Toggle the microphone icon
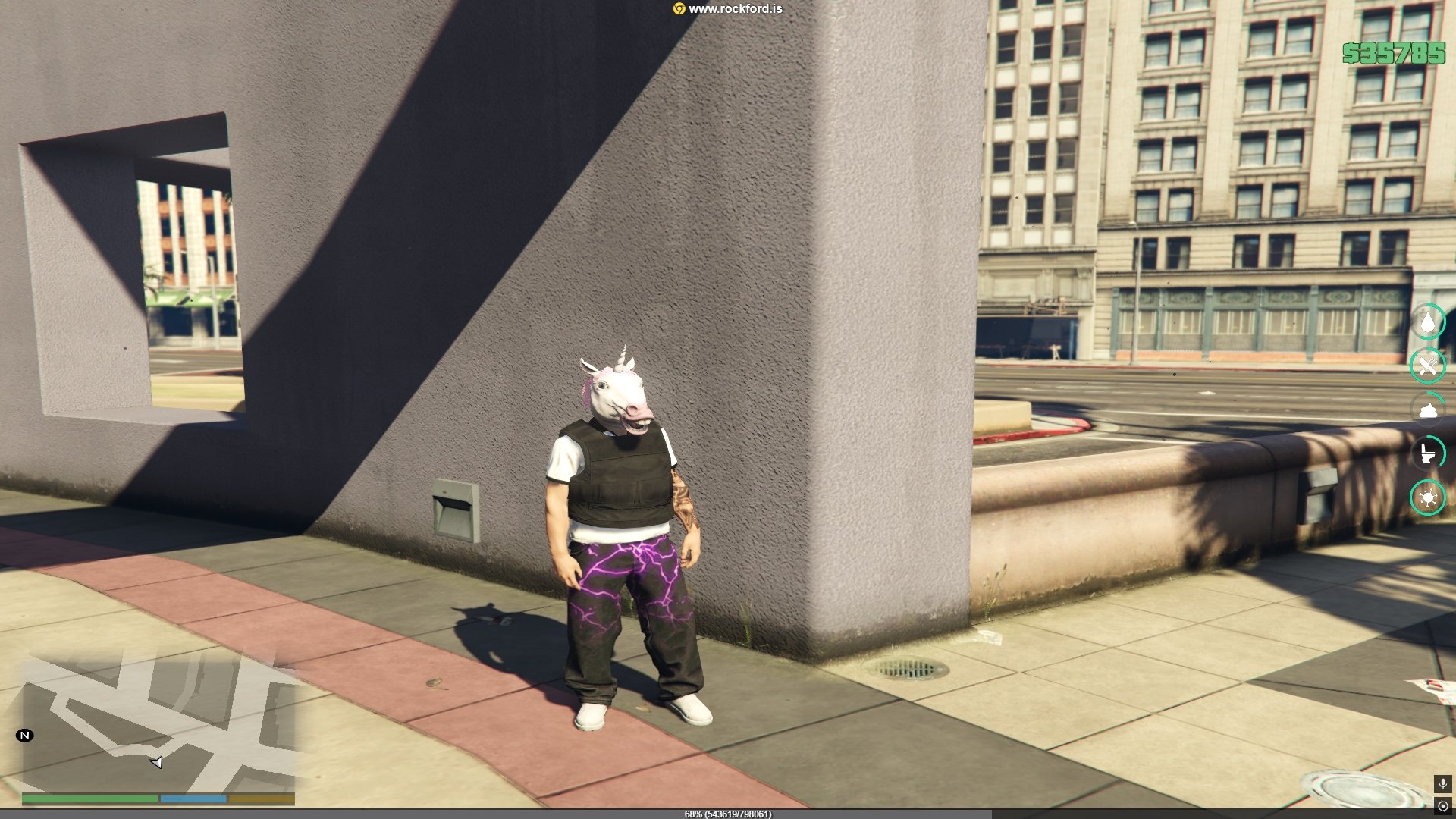The width and height of the screenshot is (1456, 819). [1442, 783]
